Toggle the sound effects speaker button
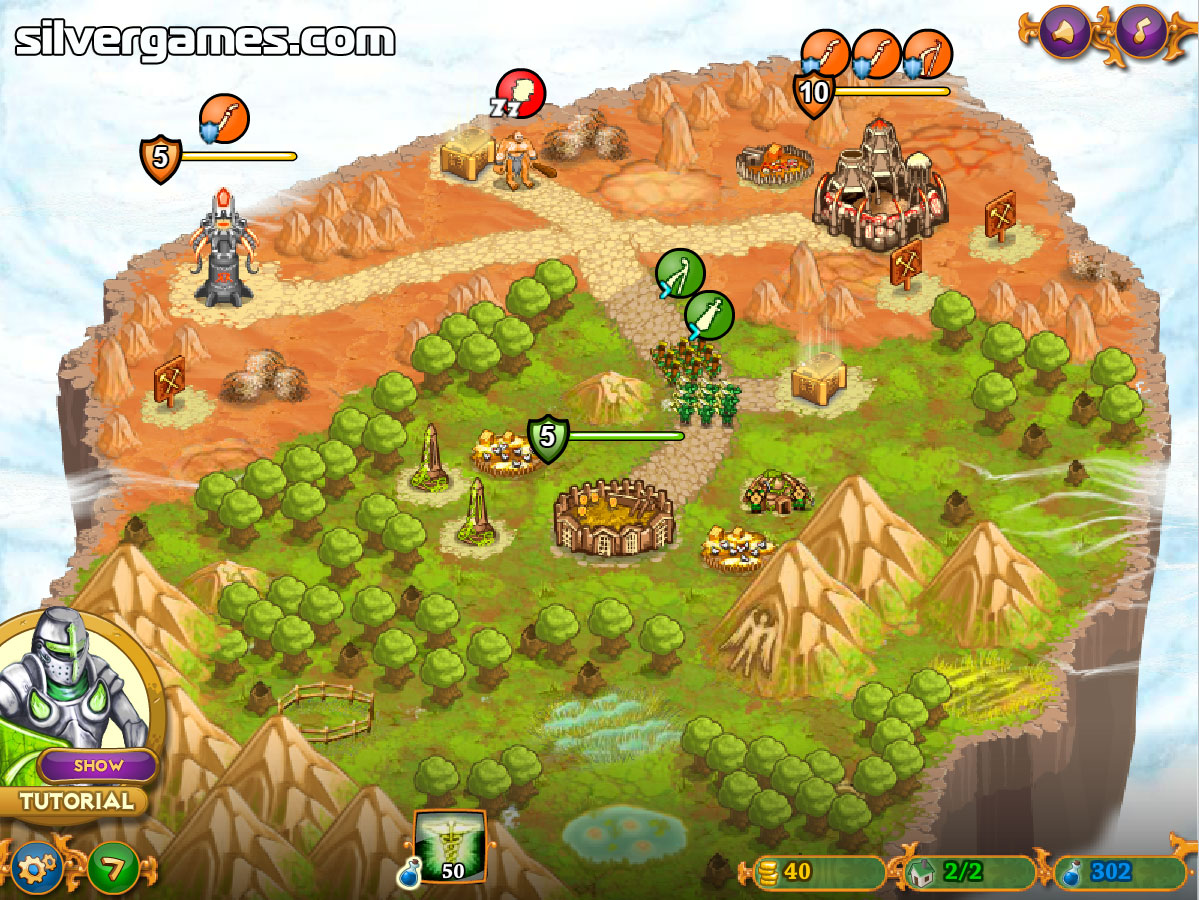Viewport: 1199px width, 900px height. 1064,33
